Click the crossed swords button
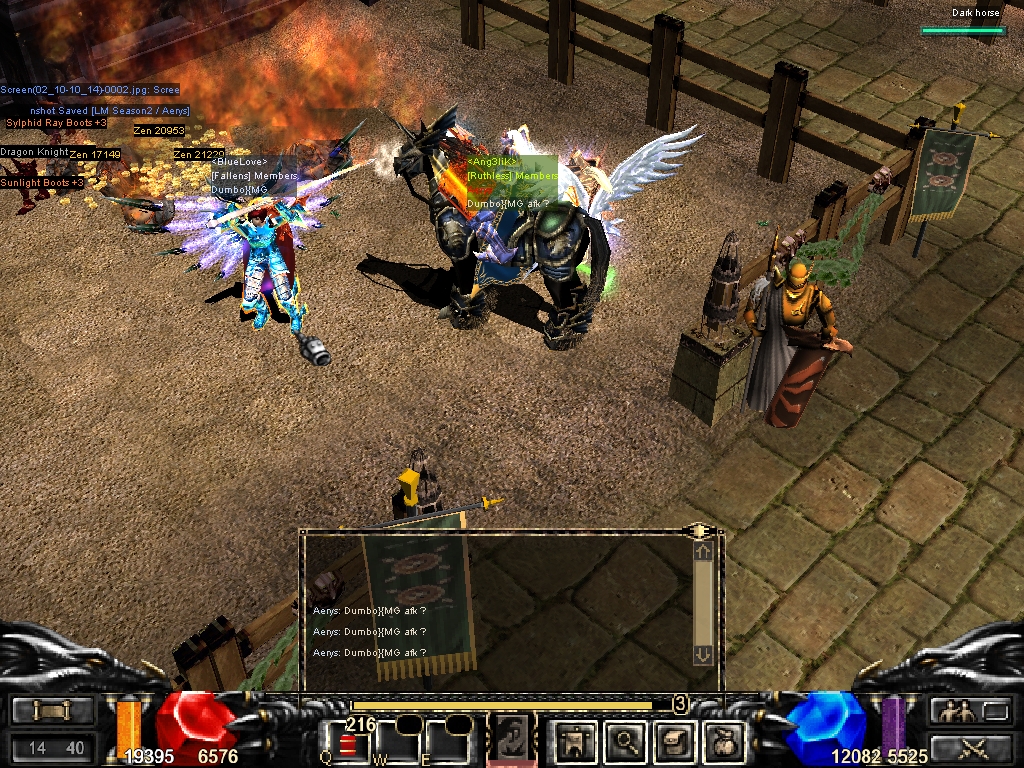Viewport: 1024px width, 768px height. 970,746
